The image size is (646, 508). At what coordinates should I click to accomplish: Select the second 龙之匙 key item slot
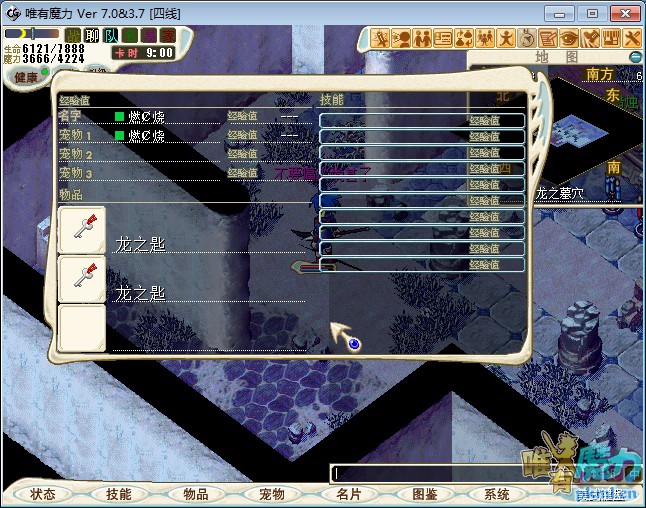(82, 279)
